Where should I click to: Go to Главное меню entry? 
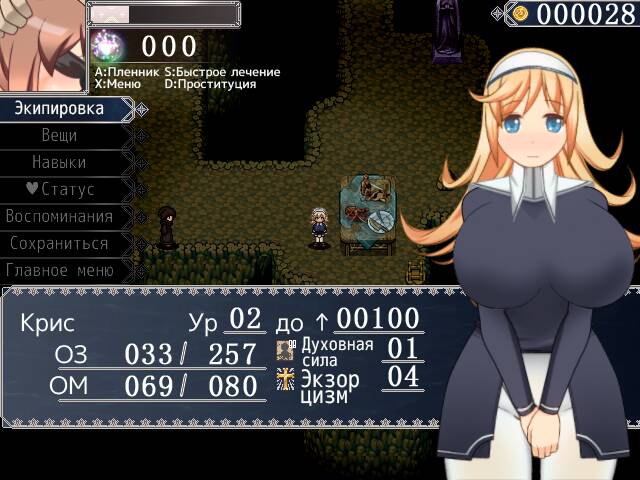(59, 270)
